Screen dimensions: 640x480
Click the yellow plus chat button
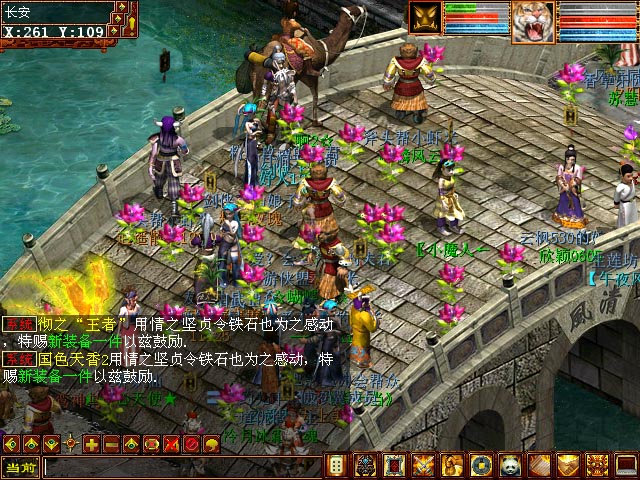pyautogui.click(x=91, y=443)
